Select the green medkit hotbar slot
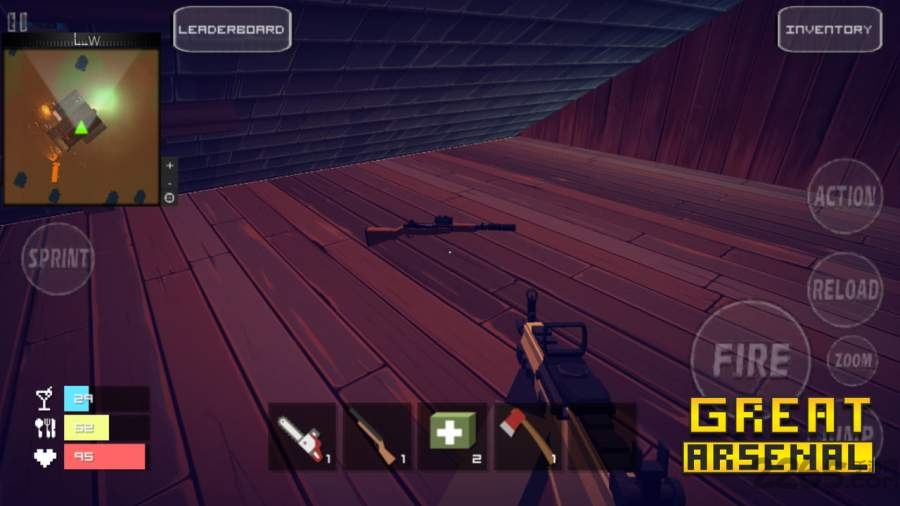This screenshot has width=900, height=506. coord(452,437)
